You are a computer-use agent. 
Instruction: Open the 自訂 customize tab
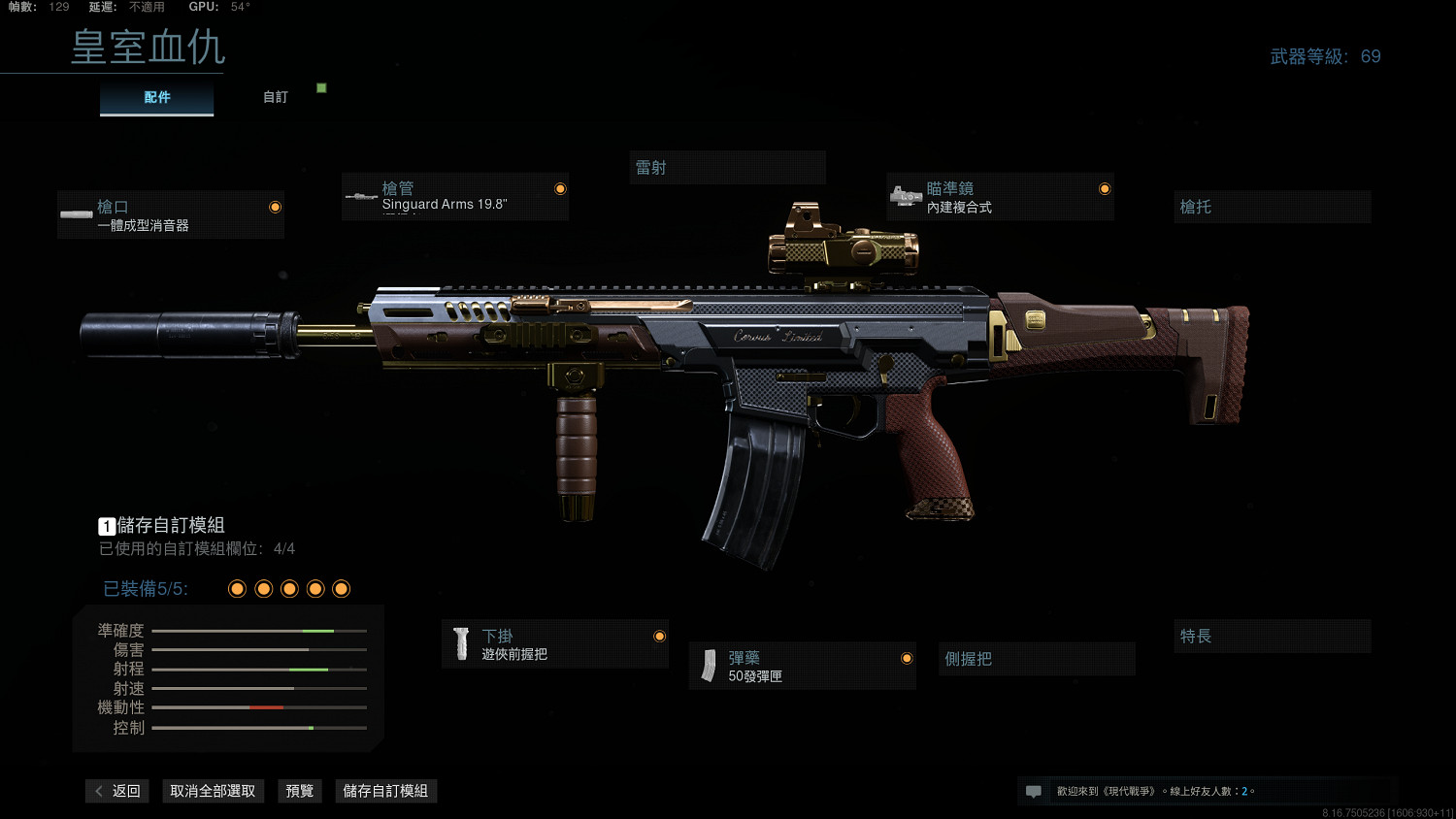click(x=276, y=97)
